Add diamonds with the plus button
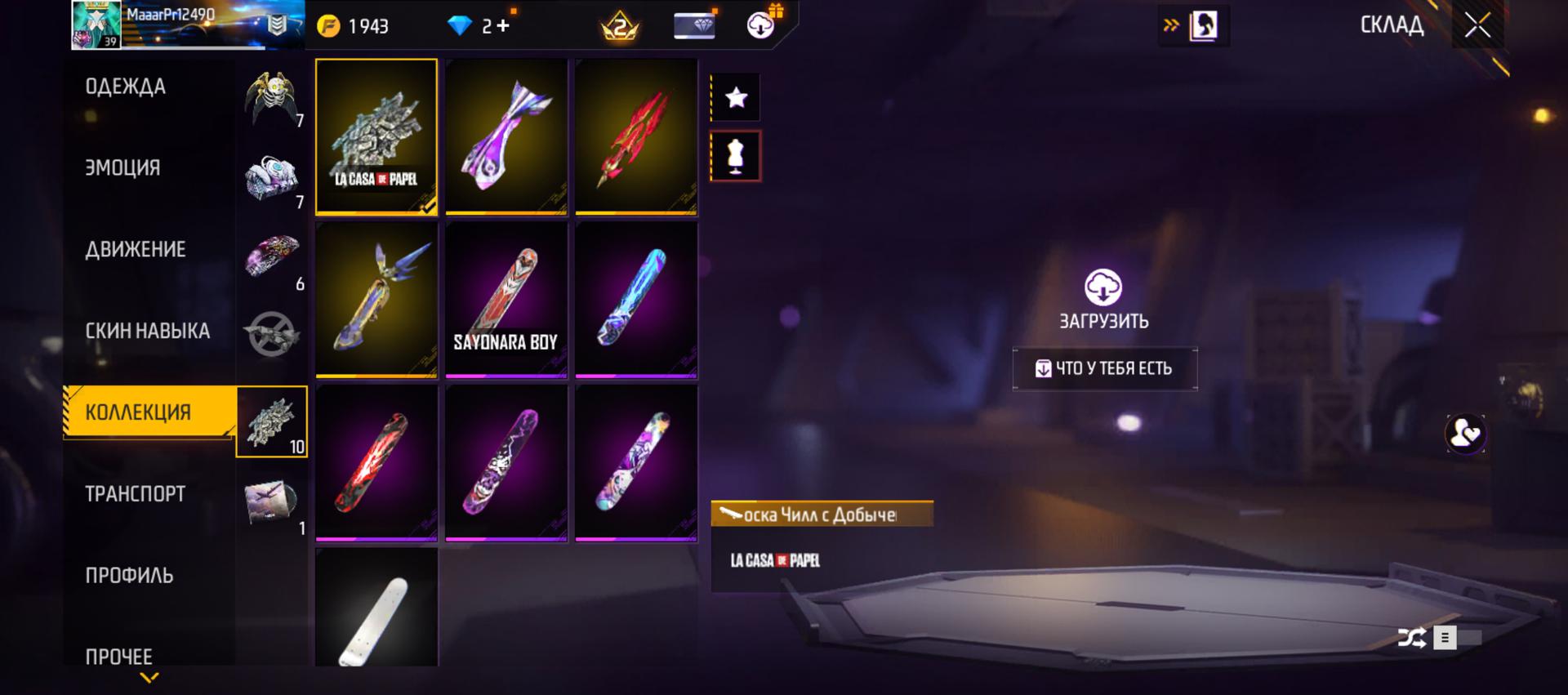Viewport: 1568px width, 695px height. (503, 26)
